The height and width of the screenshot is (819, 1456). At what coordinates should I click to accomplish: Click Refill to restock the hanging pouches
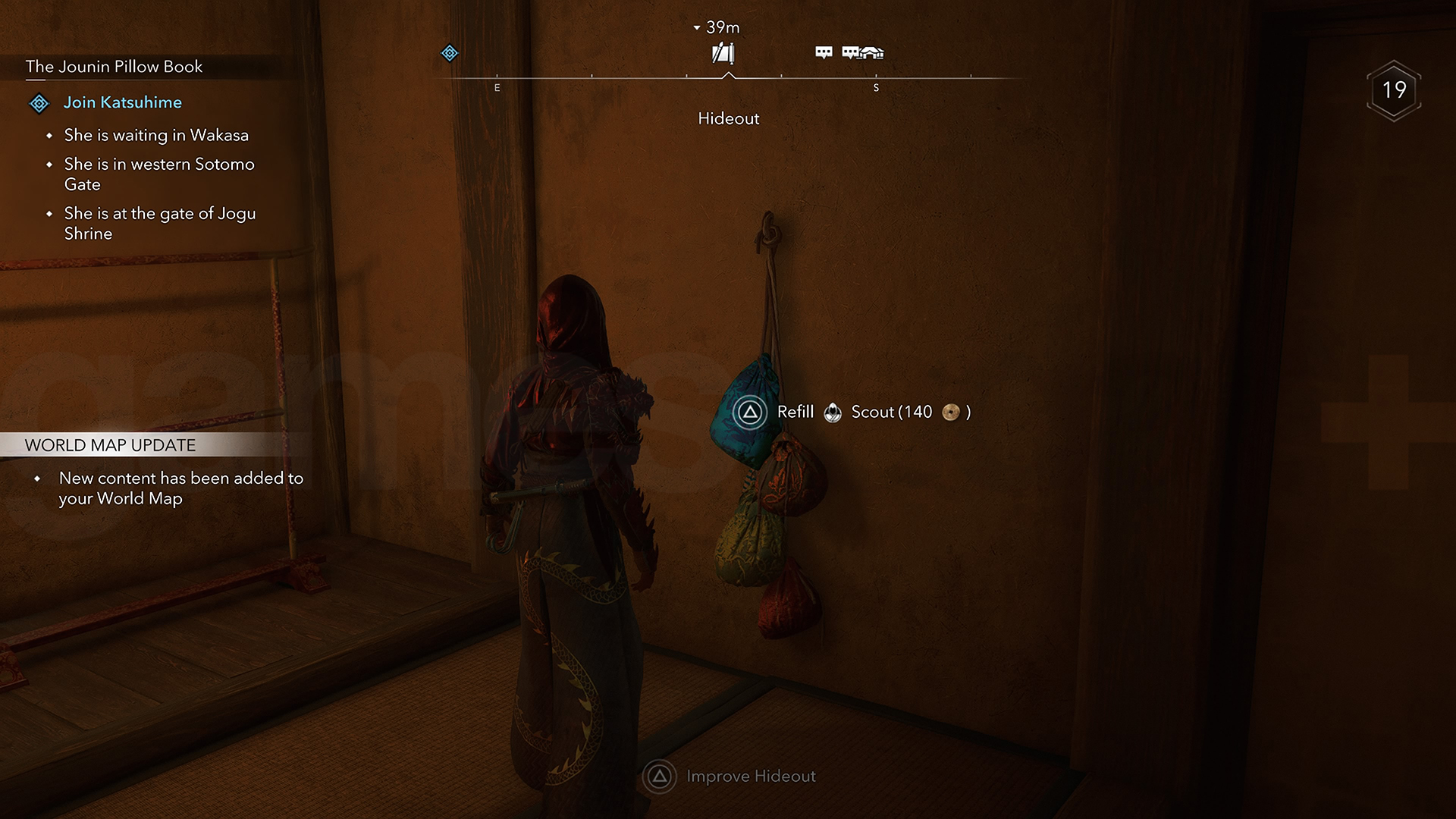pos(795,412)
